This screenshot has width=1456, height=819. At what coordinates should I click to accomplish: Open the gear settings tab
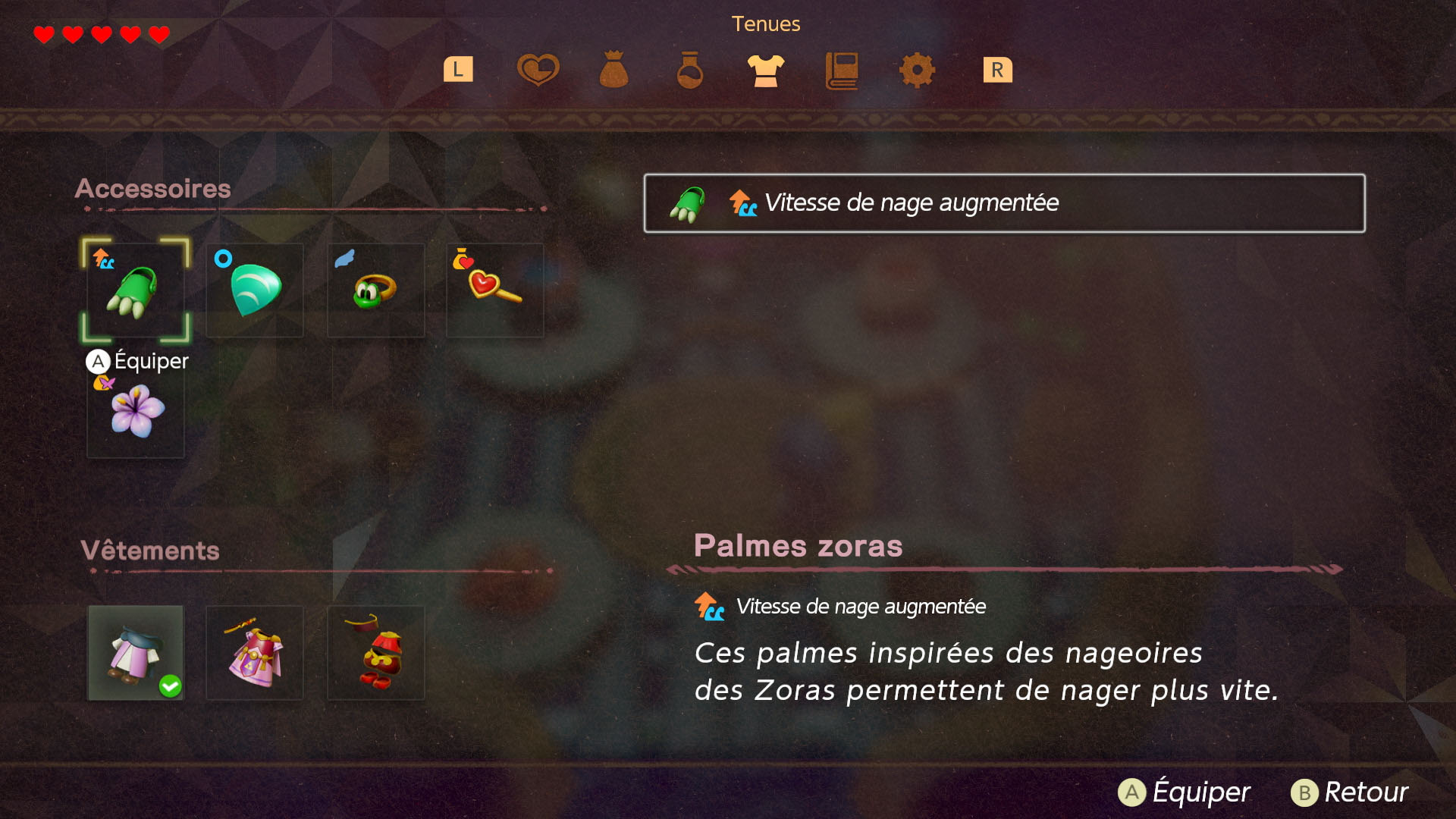(917, 71)
